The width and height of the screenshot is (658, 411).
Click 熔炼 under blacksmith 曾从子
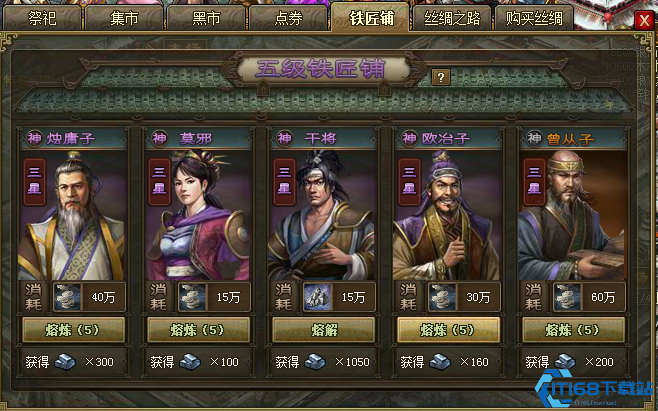(x=573, y=330)
